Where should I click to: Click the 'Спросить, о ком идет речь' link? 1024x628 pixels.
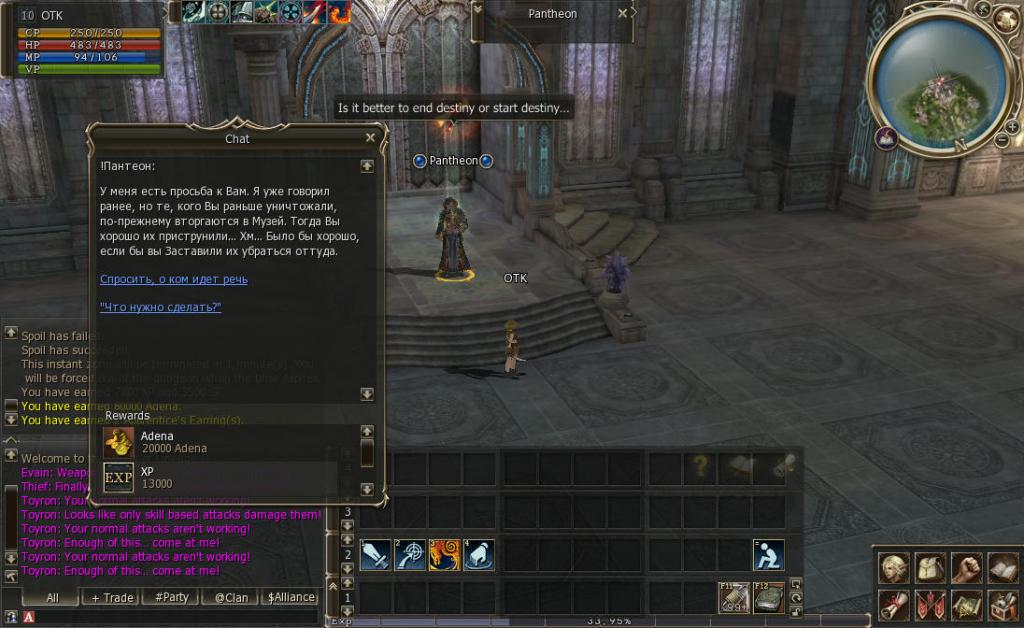174,279
